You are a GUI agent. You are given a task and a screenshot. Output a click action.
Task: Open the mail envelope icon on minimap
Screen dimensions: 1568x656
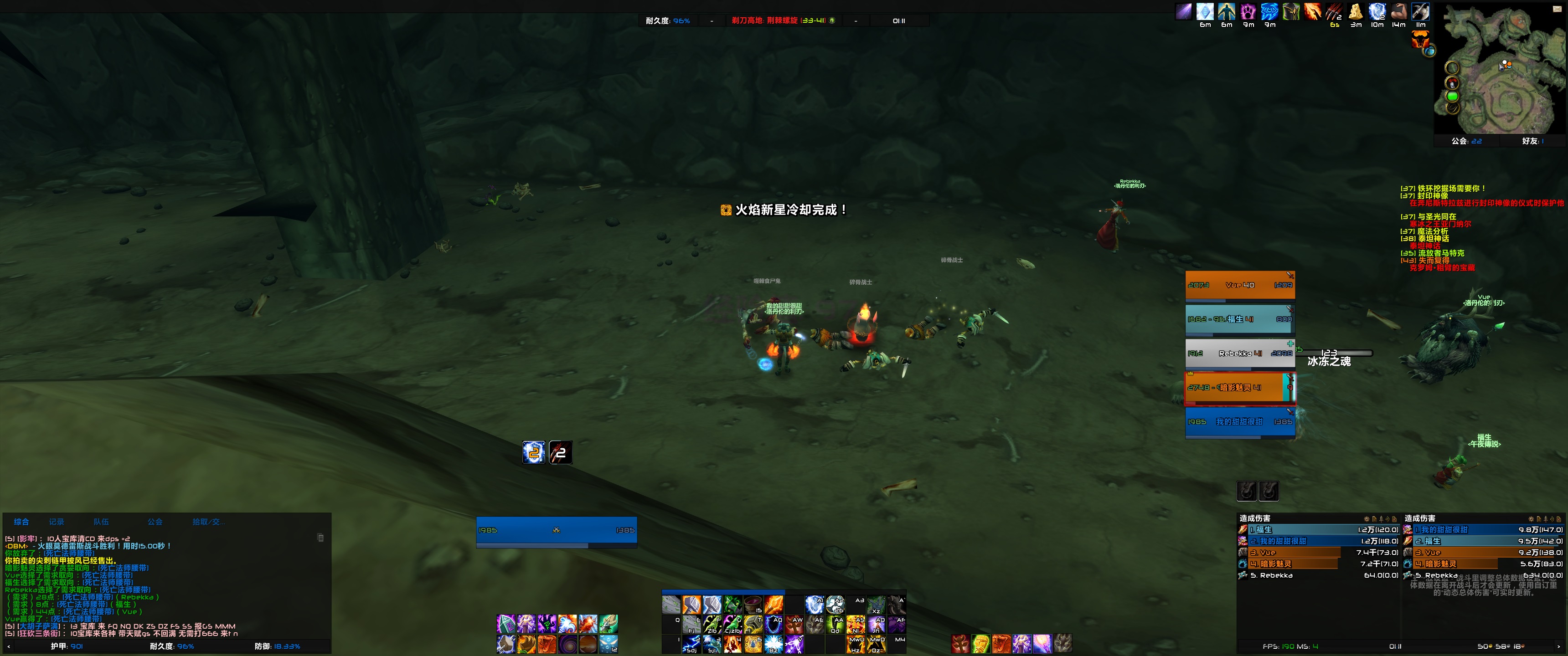[x=1557, y=9]
